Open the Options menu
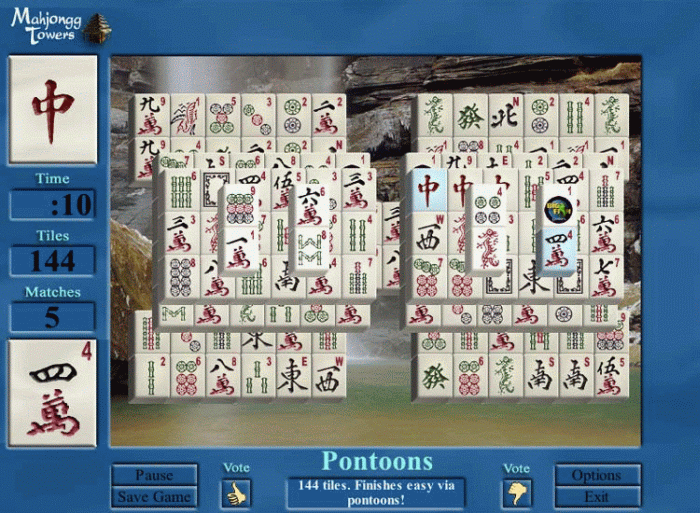The height and width of the screenshot is (513, 700). coord(597,475)
